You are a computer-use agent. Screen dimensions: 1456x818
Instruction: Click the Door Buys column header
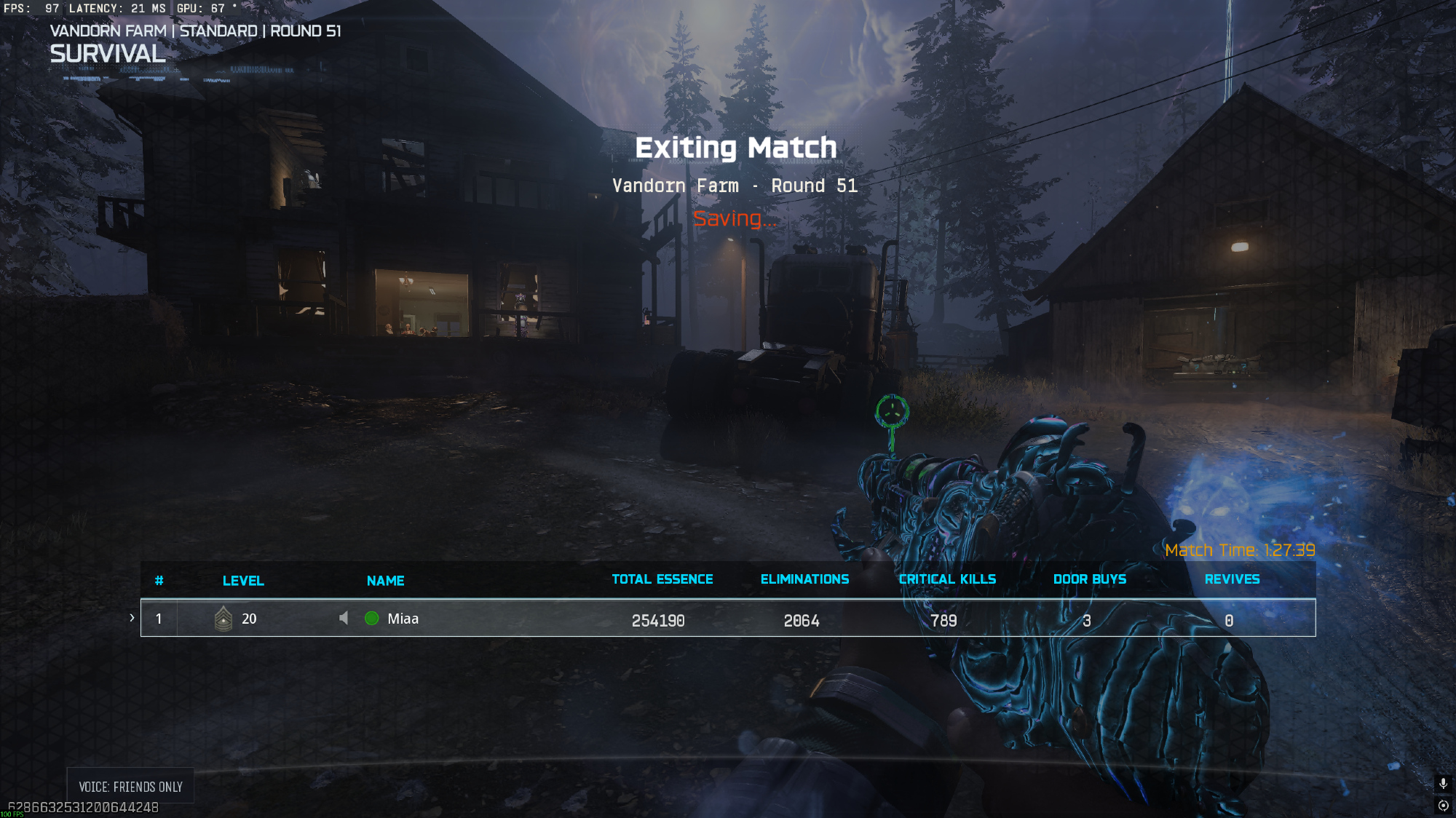1089,579
